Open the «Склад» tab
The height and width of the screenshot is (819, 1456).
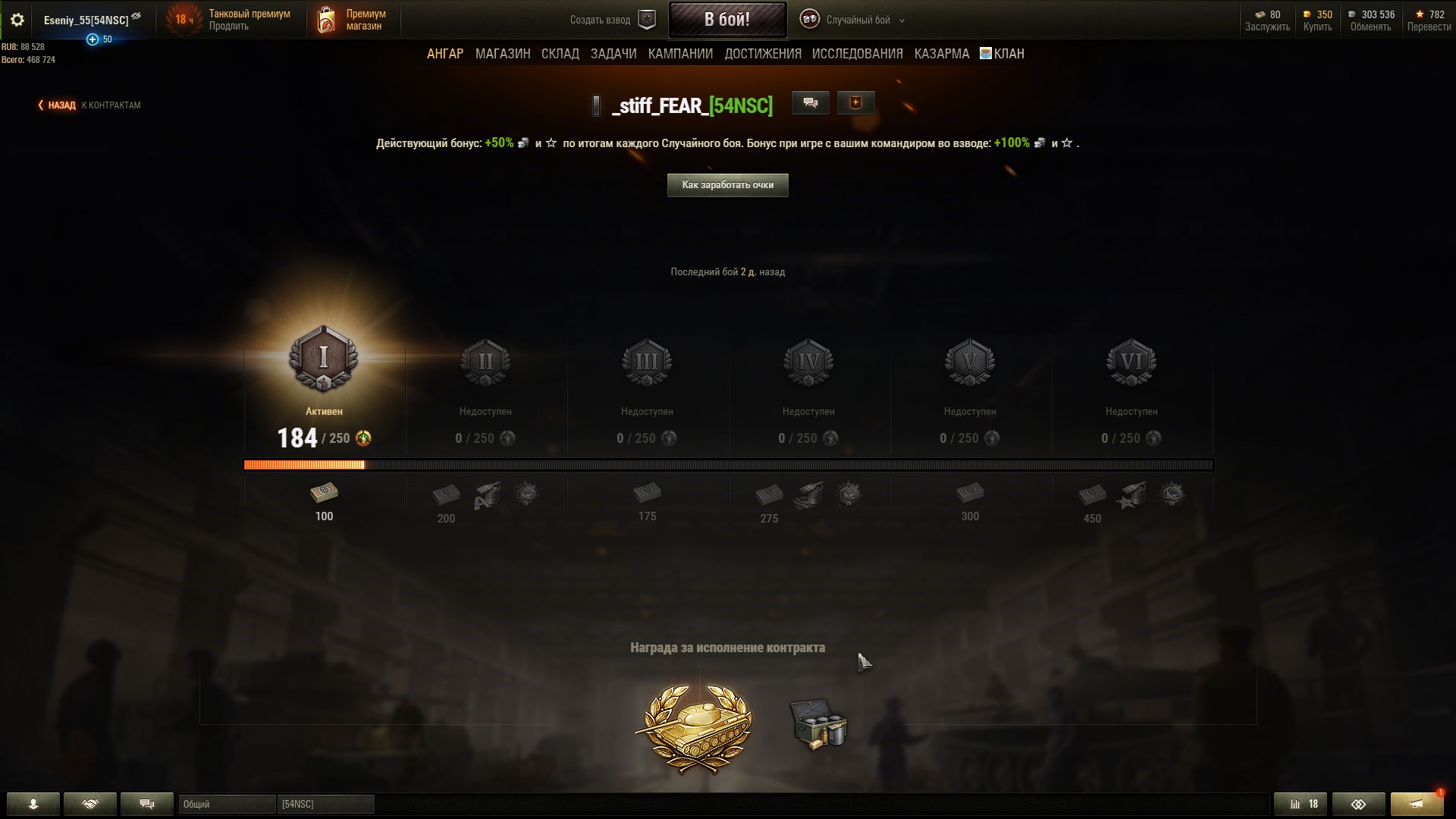click(560, 54)
